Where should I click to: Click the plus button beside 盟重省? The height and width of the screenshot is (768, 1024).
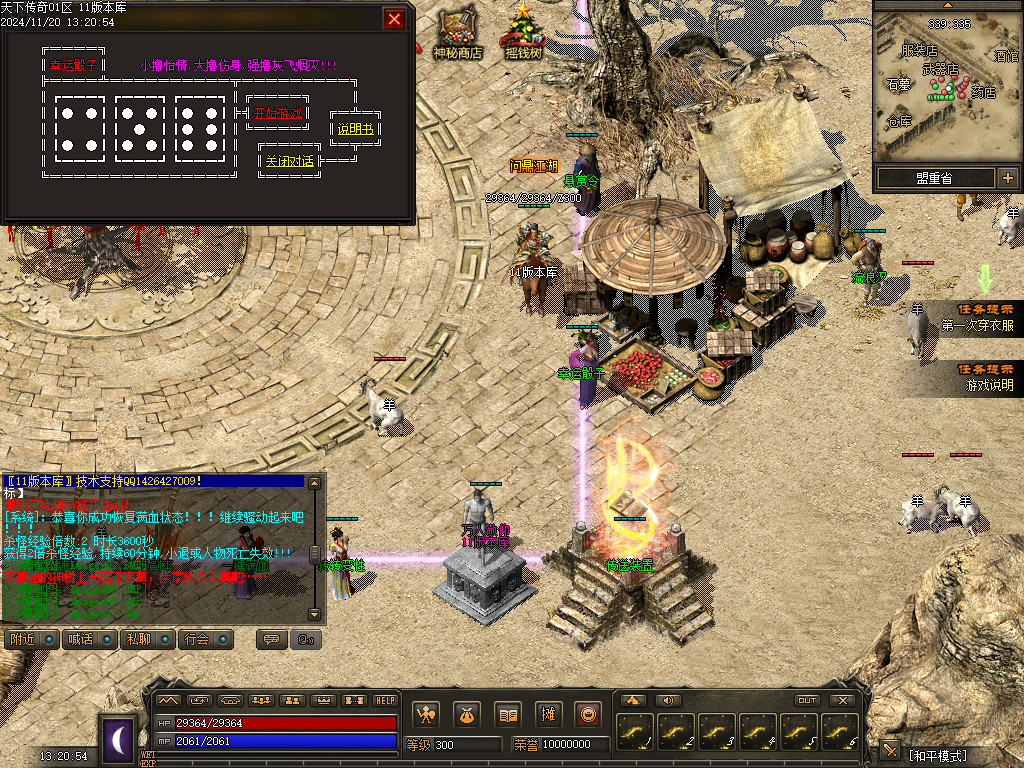[1006, 179]
